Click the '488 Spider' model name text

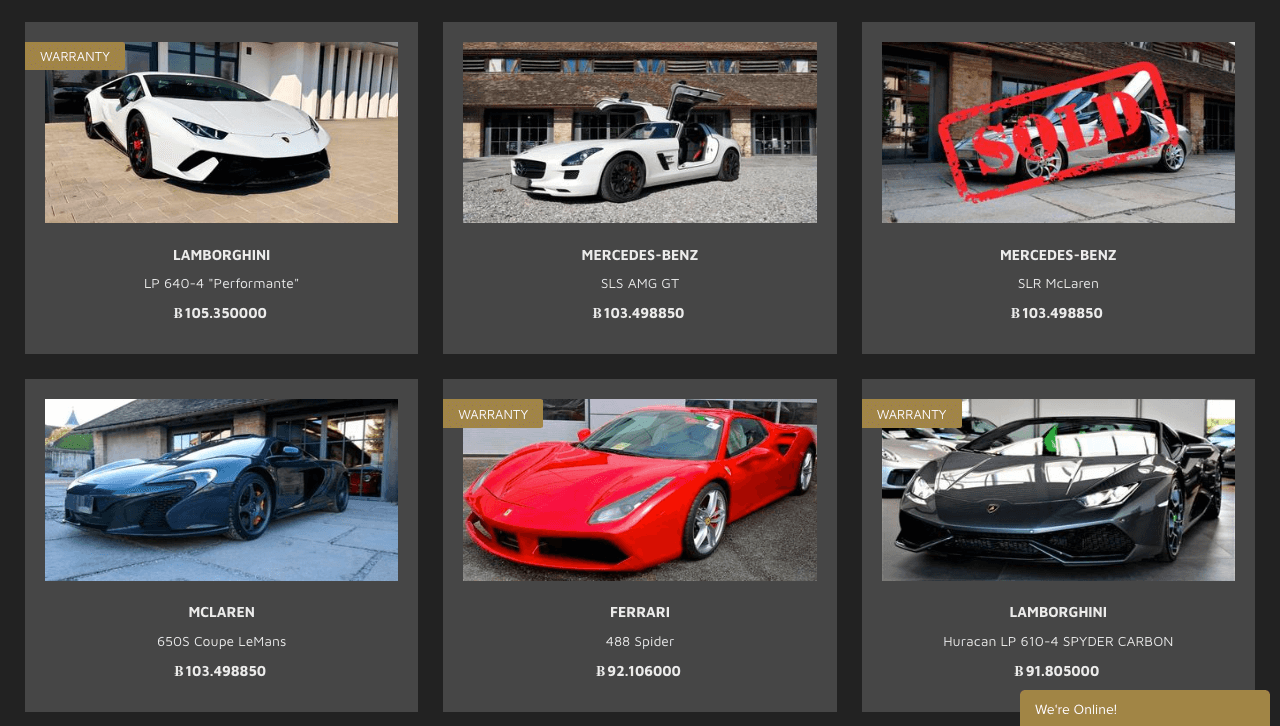640,640
